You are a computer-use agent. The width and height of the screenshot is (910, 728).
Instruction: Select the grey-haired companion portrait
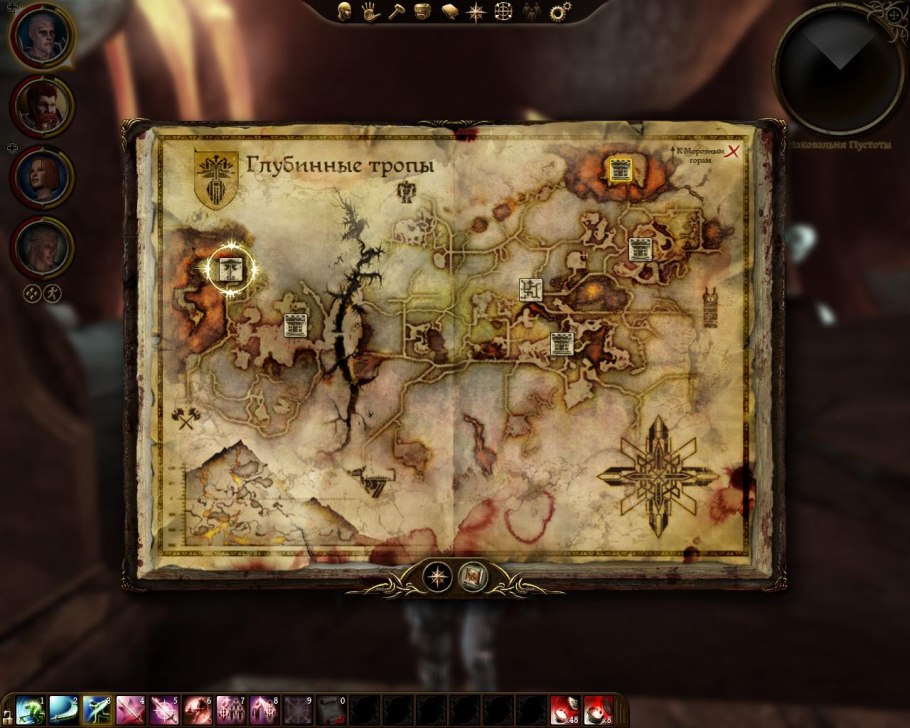point(42,247)
